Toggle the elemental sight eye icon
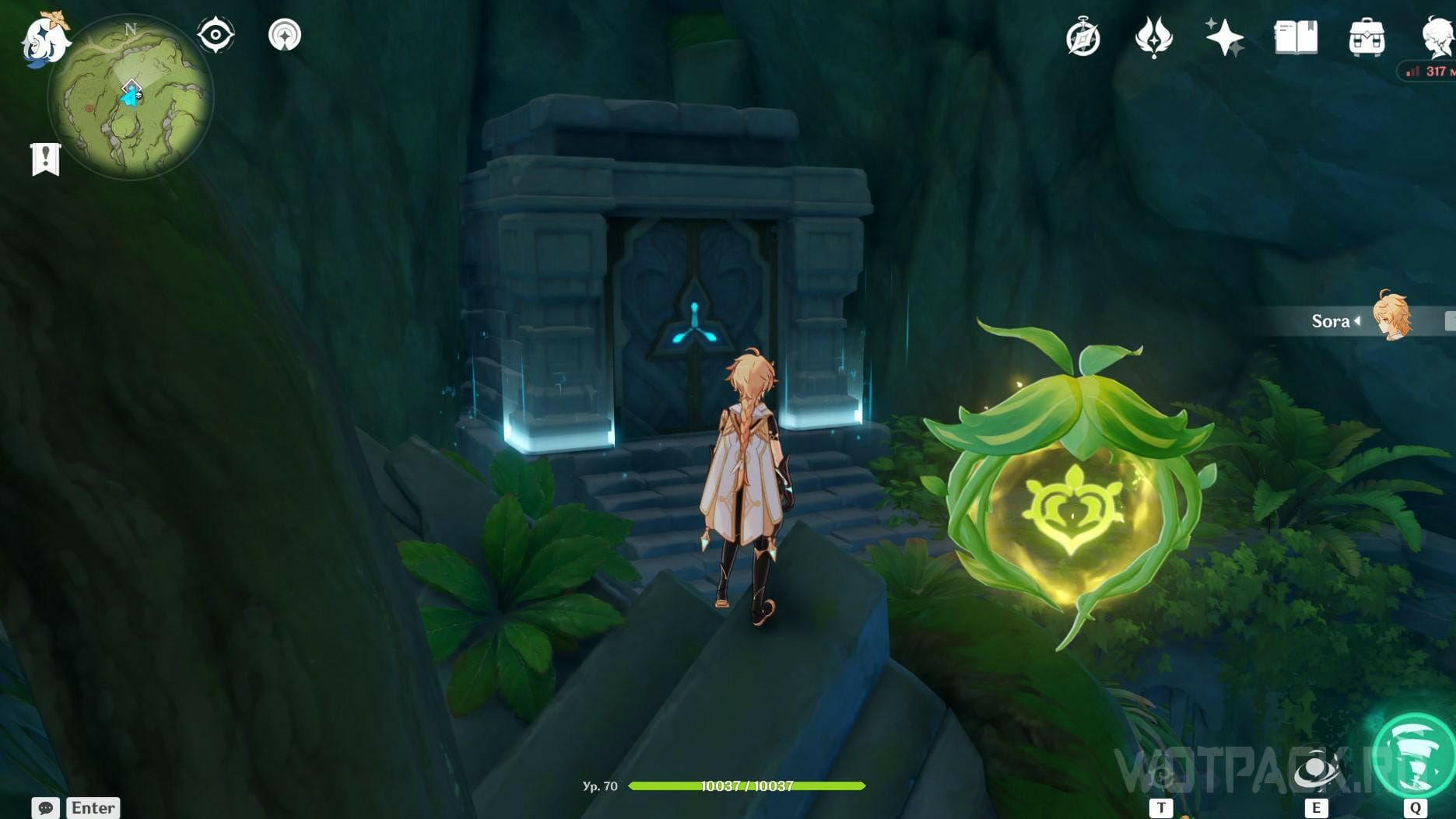 [216, 35]
